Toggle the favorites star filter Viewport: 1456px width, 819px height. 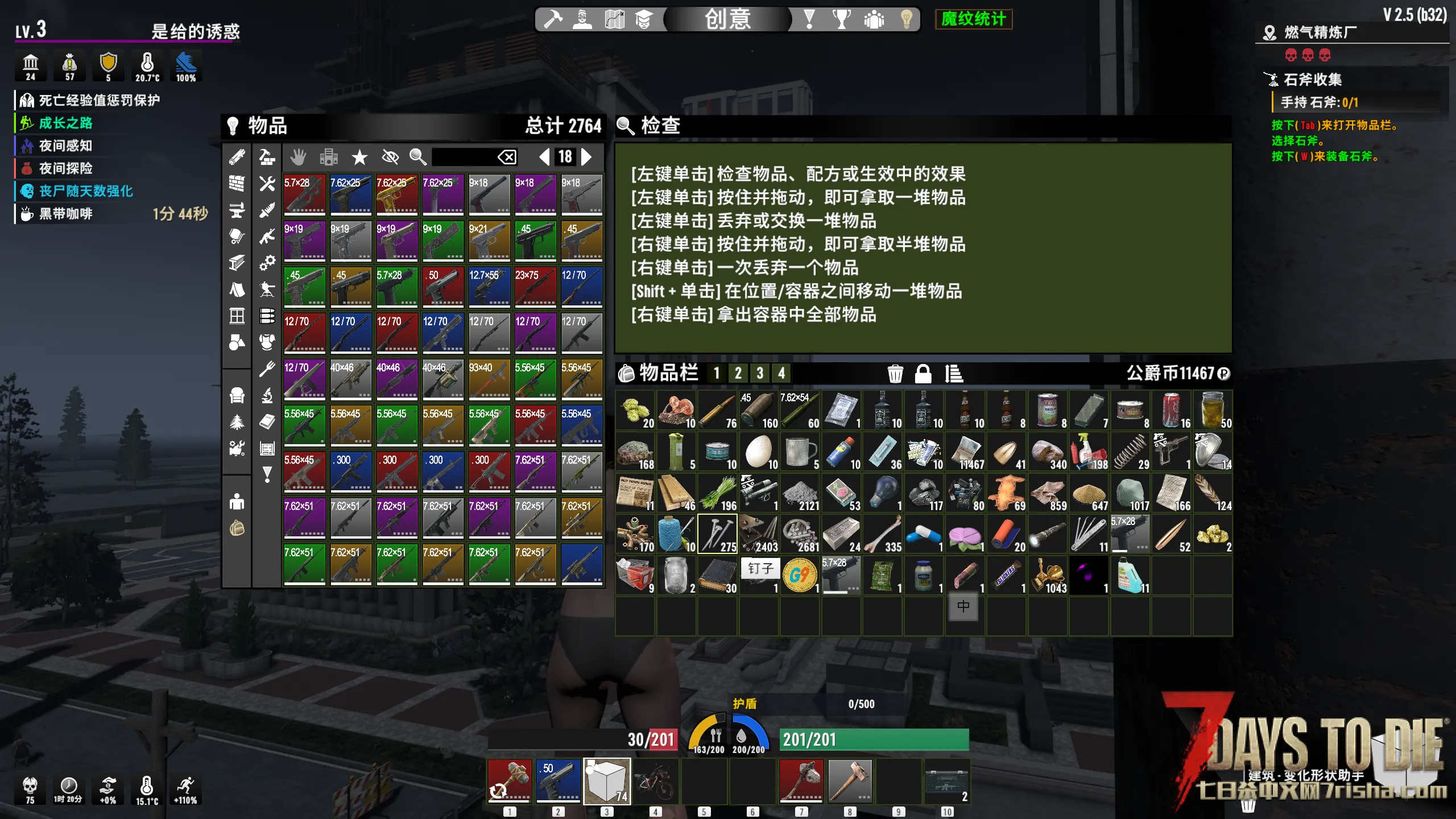coord(359,157)
